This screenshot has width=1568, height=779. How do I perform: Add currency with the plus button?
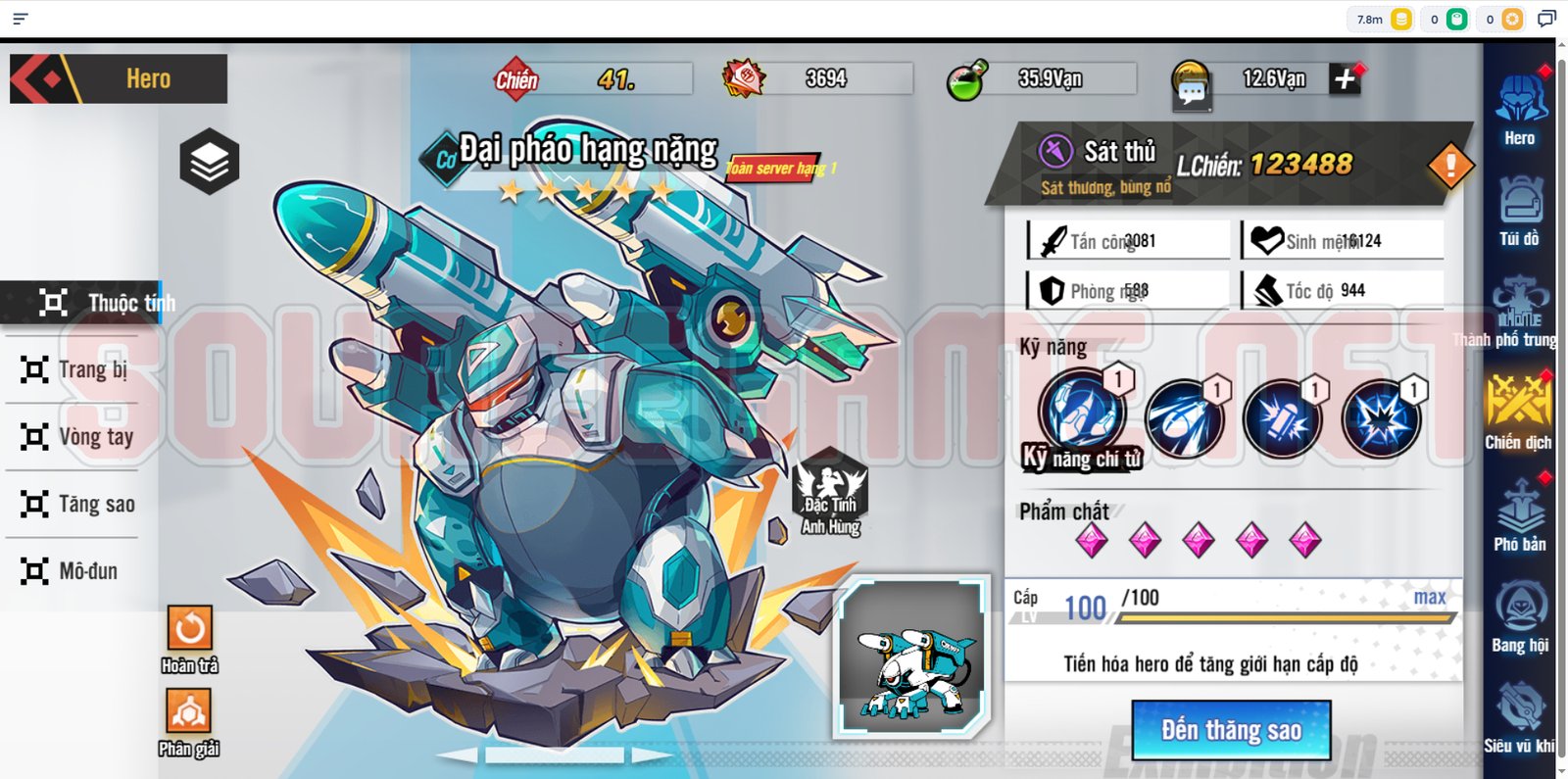coord(1345,79)
